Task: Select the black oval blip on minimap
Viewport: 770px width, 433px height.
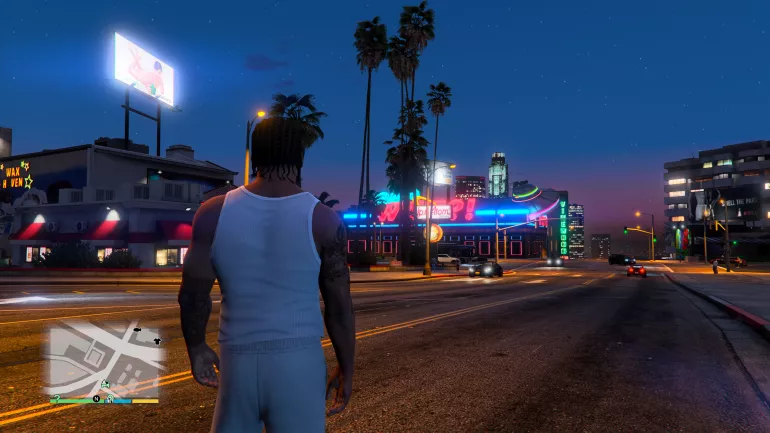Action: [137, 328]
